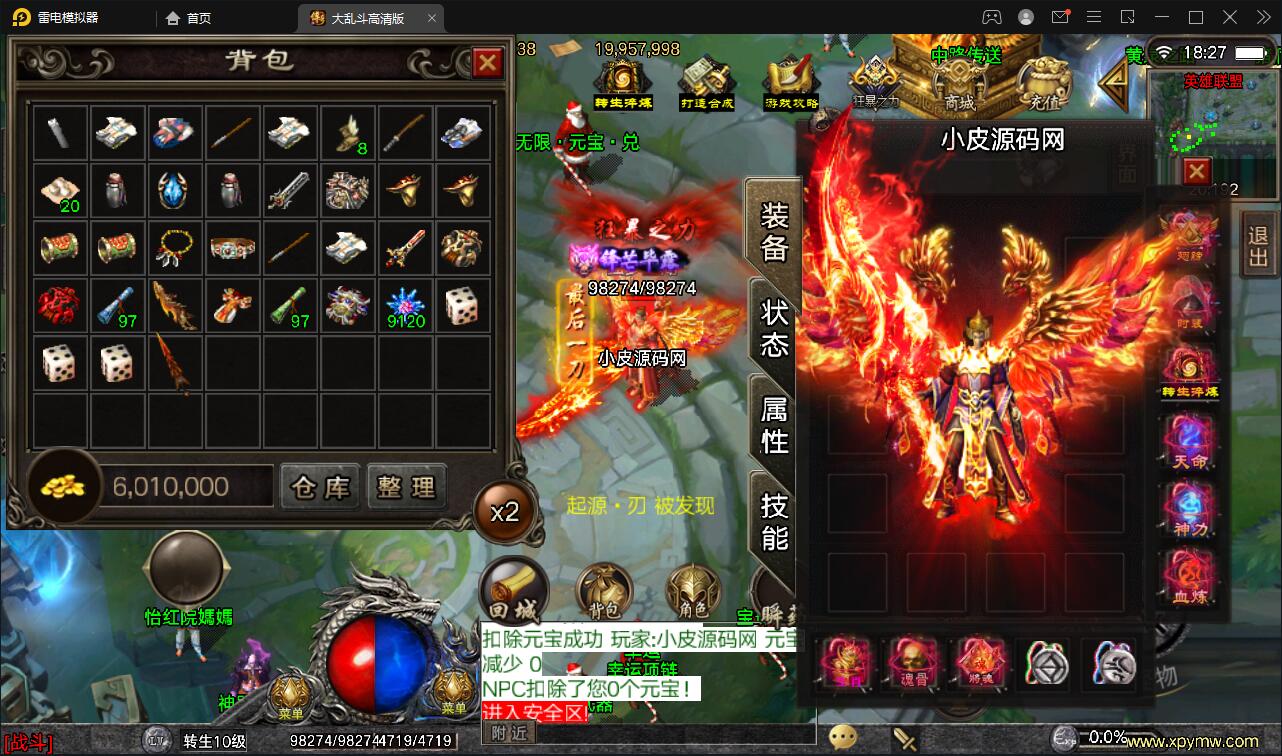The width and height of the screenshot is (1282, 756).
Task: Click the 仓库 warehouse button
Action: click(319, 486)
